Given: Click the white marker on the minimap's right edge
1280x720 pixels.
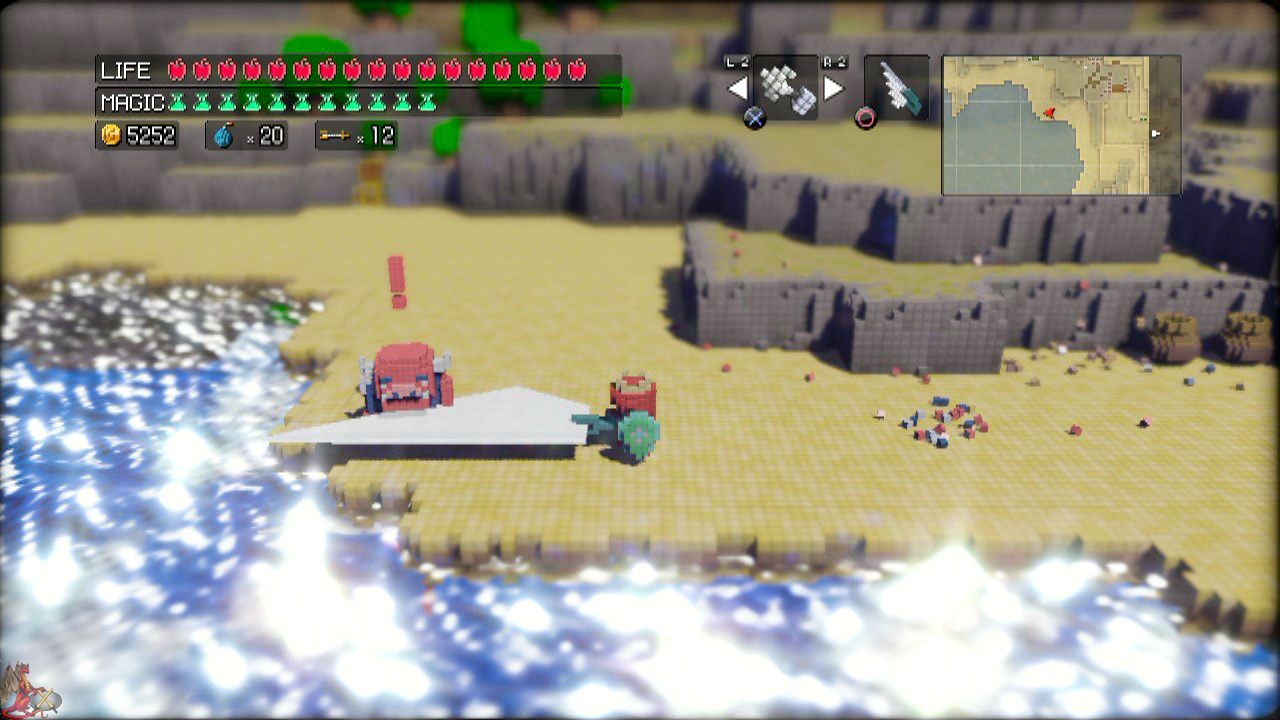Looking at the screenshot, I should pyautogui.click(x=1155, y=133).
